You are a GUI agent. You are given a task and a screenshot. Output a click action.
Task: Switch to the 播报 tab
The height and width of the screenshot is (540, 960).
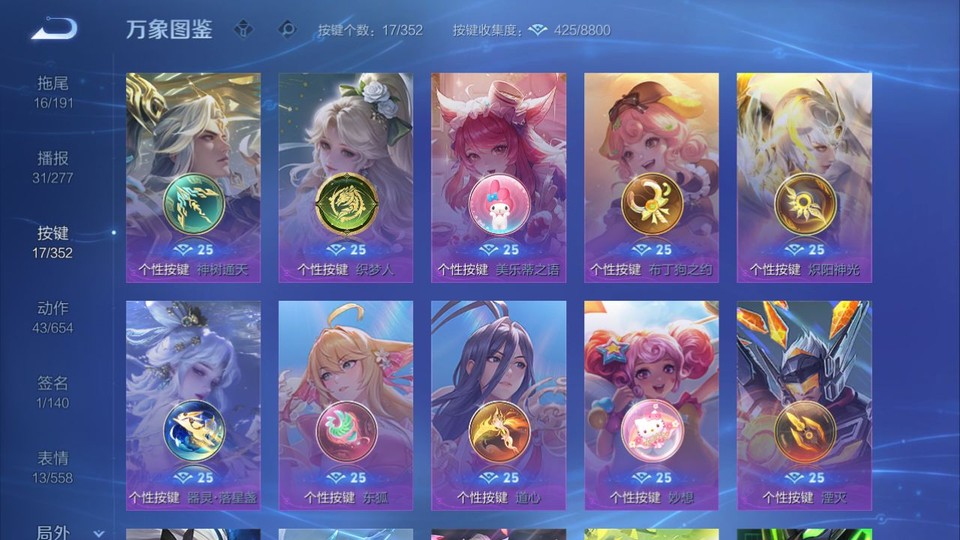54,166
